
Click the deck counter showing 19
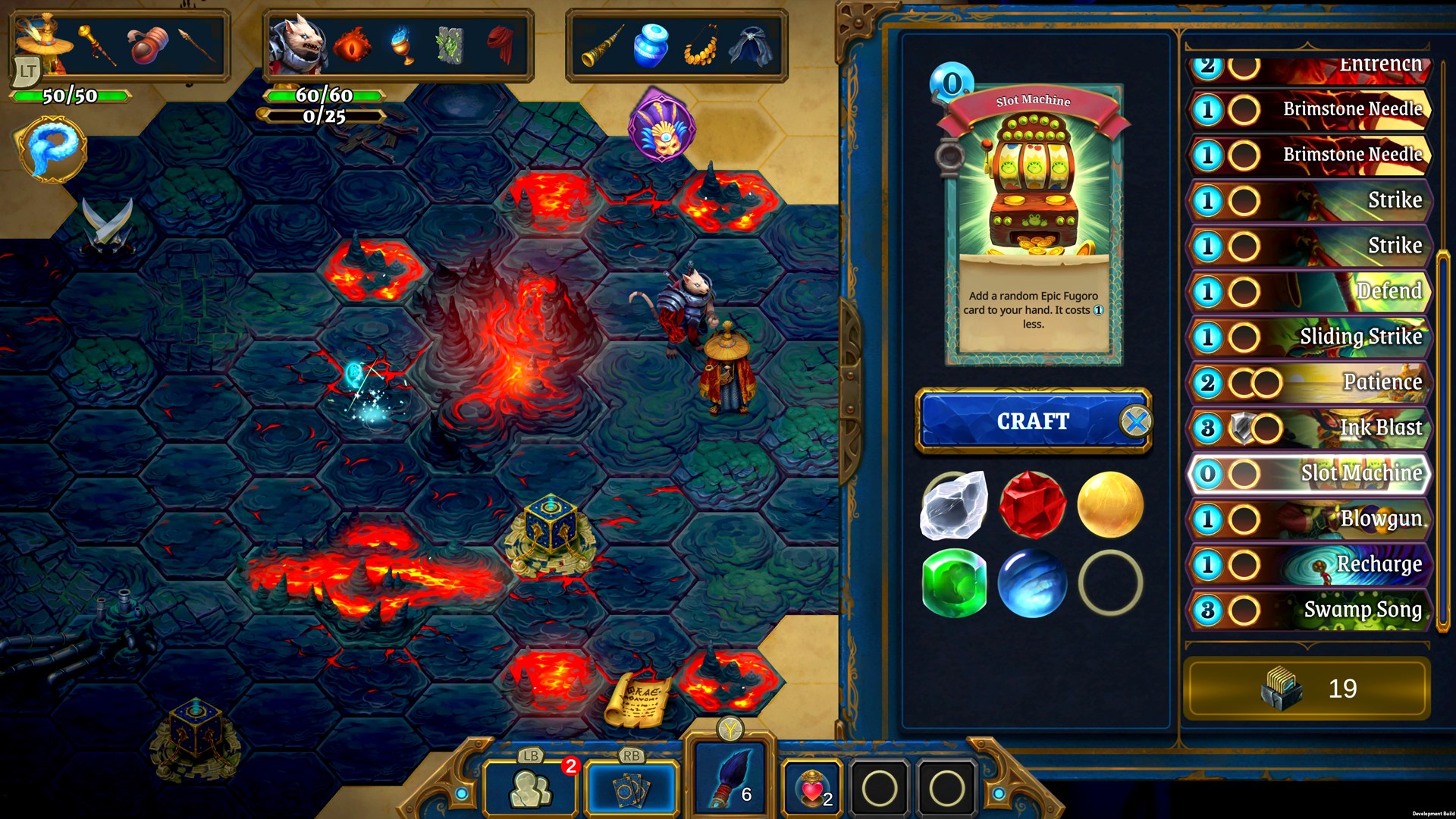(x=1308, y=688)
